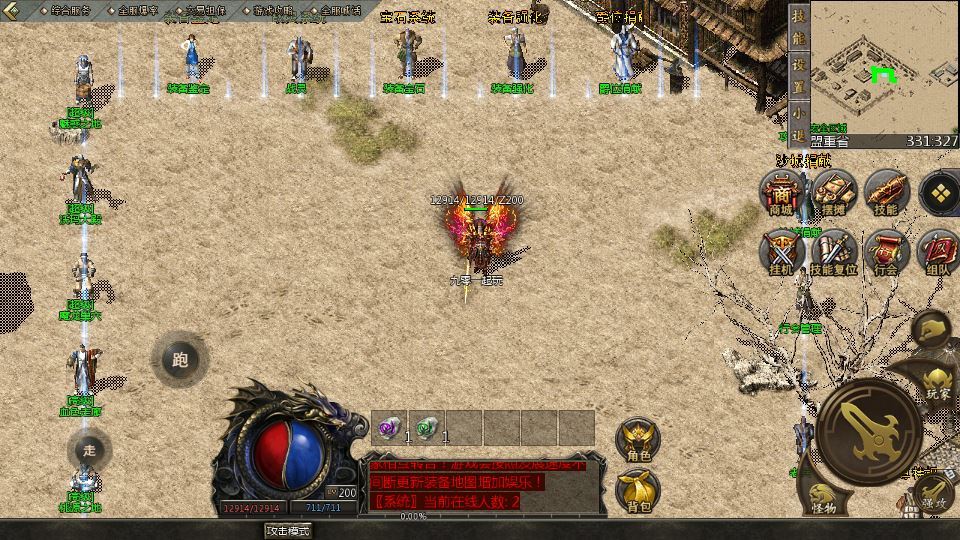Viewport: 960px width, 540px height.
Task: Open the 摆摊 stall button
Action: [x=833, y=190]
